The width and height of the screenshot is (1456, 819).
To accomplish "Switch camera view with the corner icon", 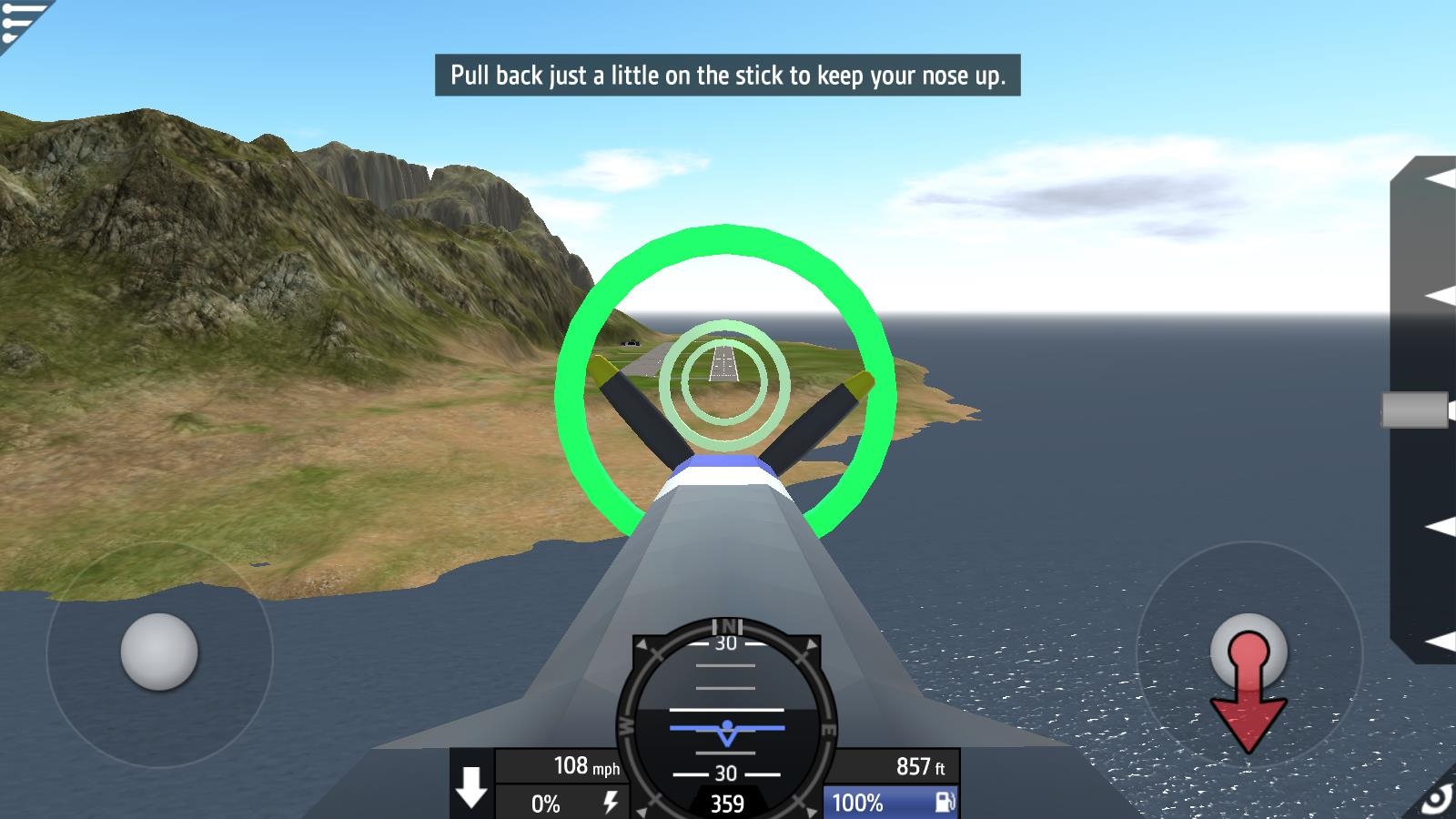I will pos(1436,799).
